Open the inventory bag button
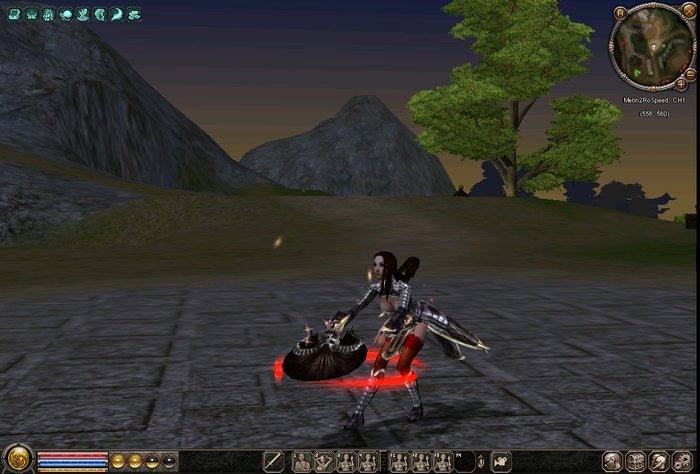The height and width of the screenshot is (474, 700). tap(636, 461)
